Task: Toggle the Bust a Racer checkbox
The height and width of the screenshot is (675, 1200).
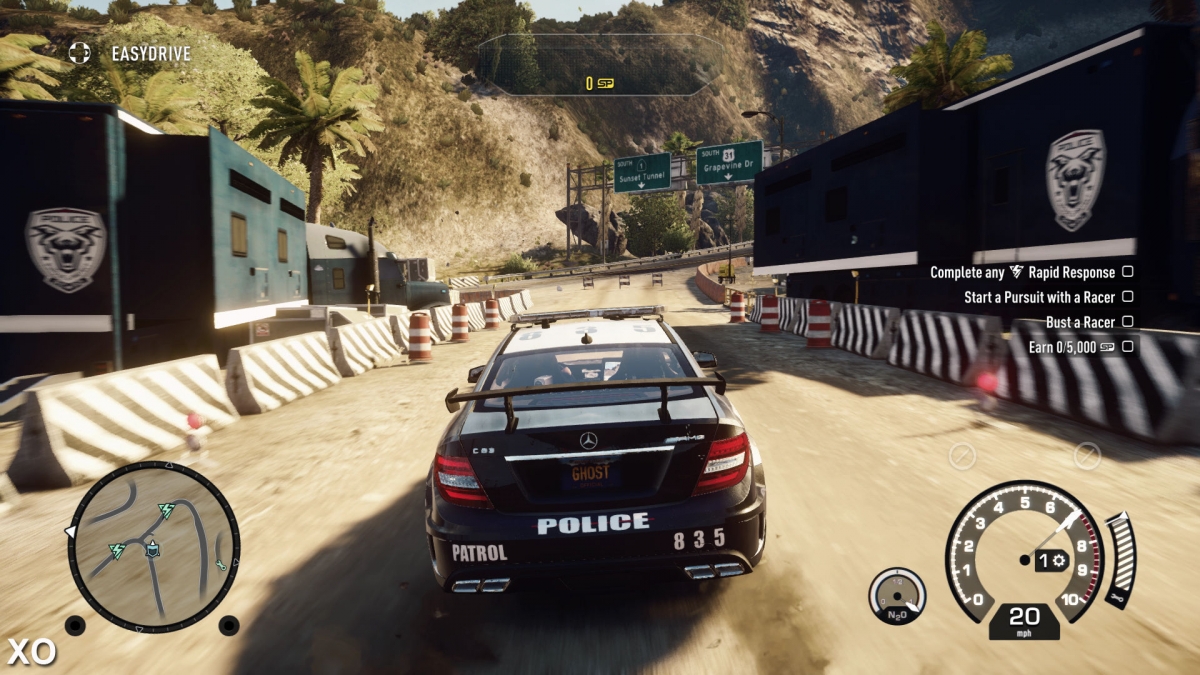Action: (1127, 322)
